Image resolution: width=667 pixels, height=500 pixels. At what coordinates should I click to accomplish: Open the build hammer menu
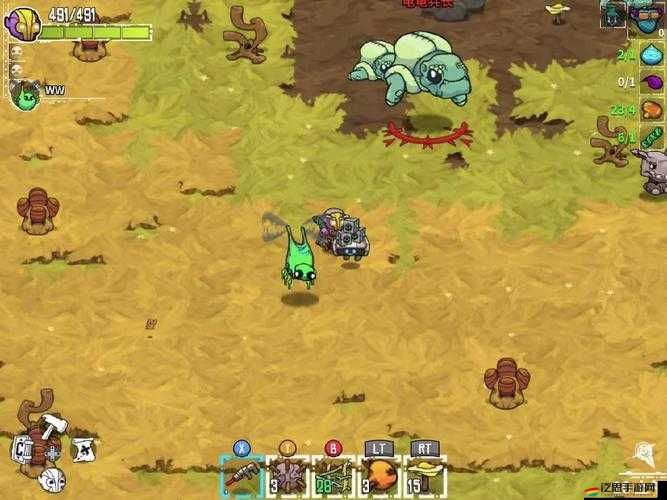click(52, 425)
